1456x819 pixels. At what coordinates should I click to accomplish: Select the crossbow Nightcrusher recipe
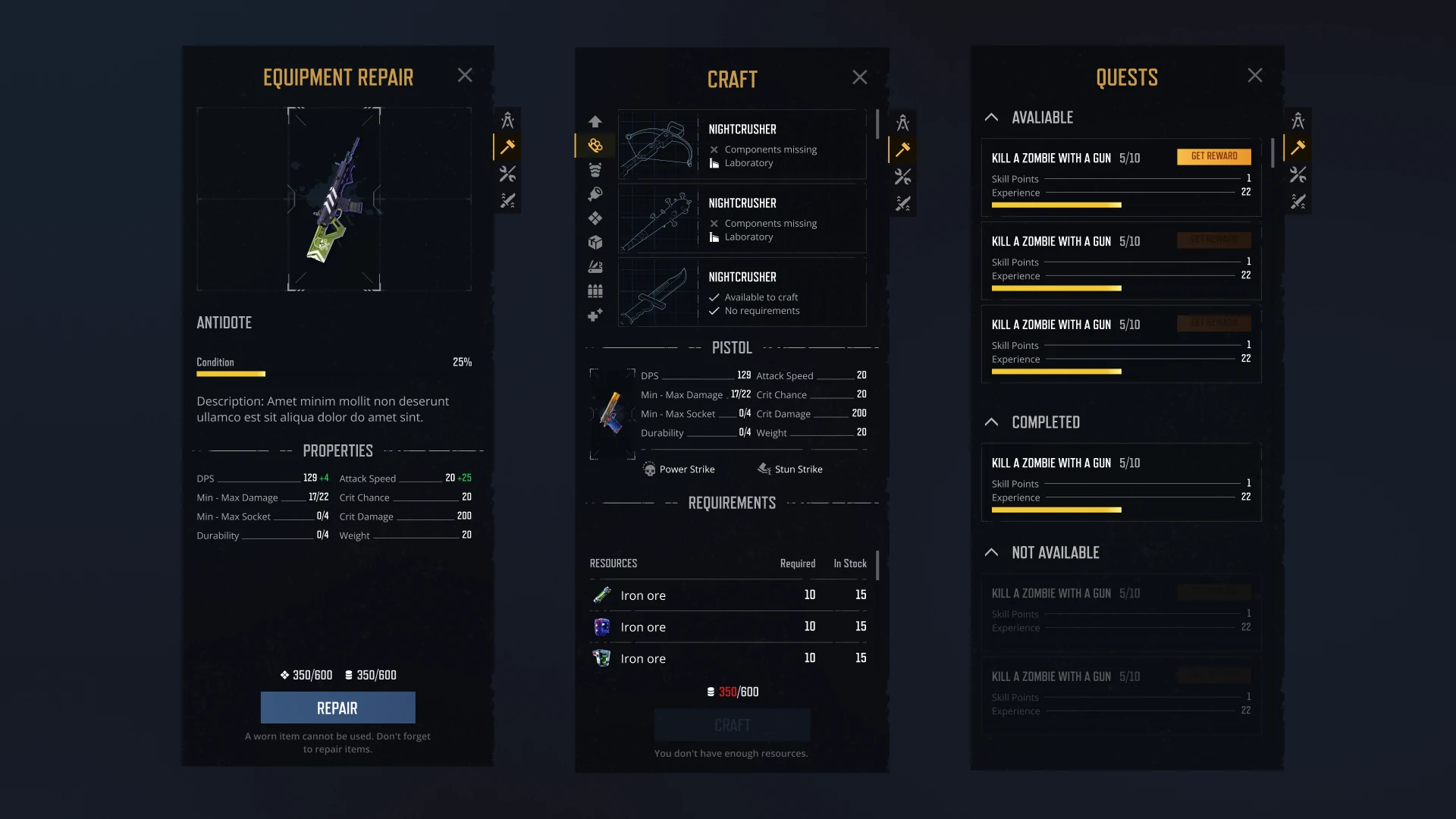point(742,145)
